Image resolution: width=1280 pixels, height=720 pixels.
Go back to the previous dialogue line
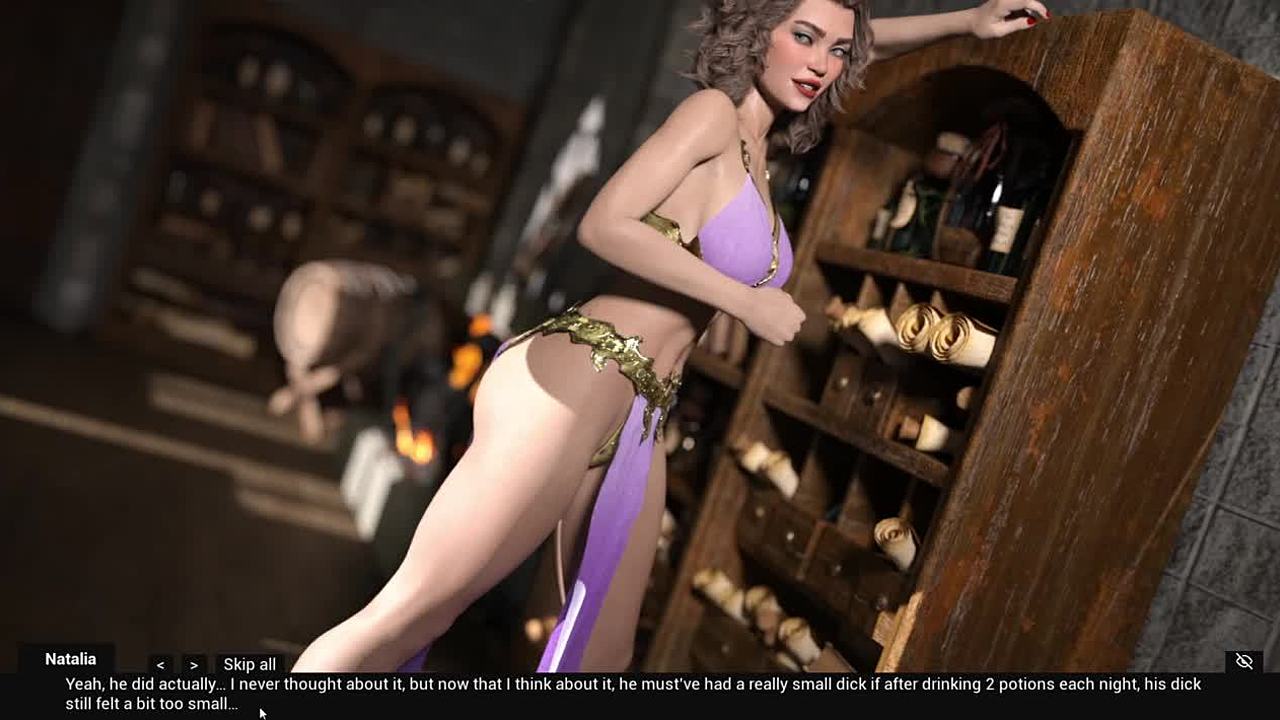point(161,664)
